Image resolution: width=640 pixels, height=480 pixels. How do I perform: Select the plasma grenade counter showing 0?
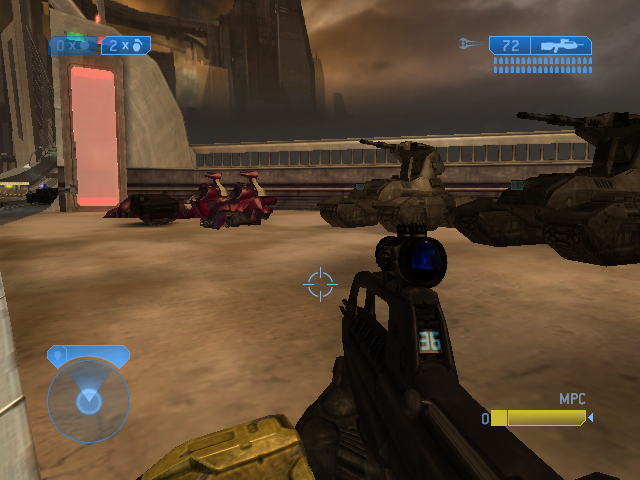pyautogui.click(x=73, y=45)
